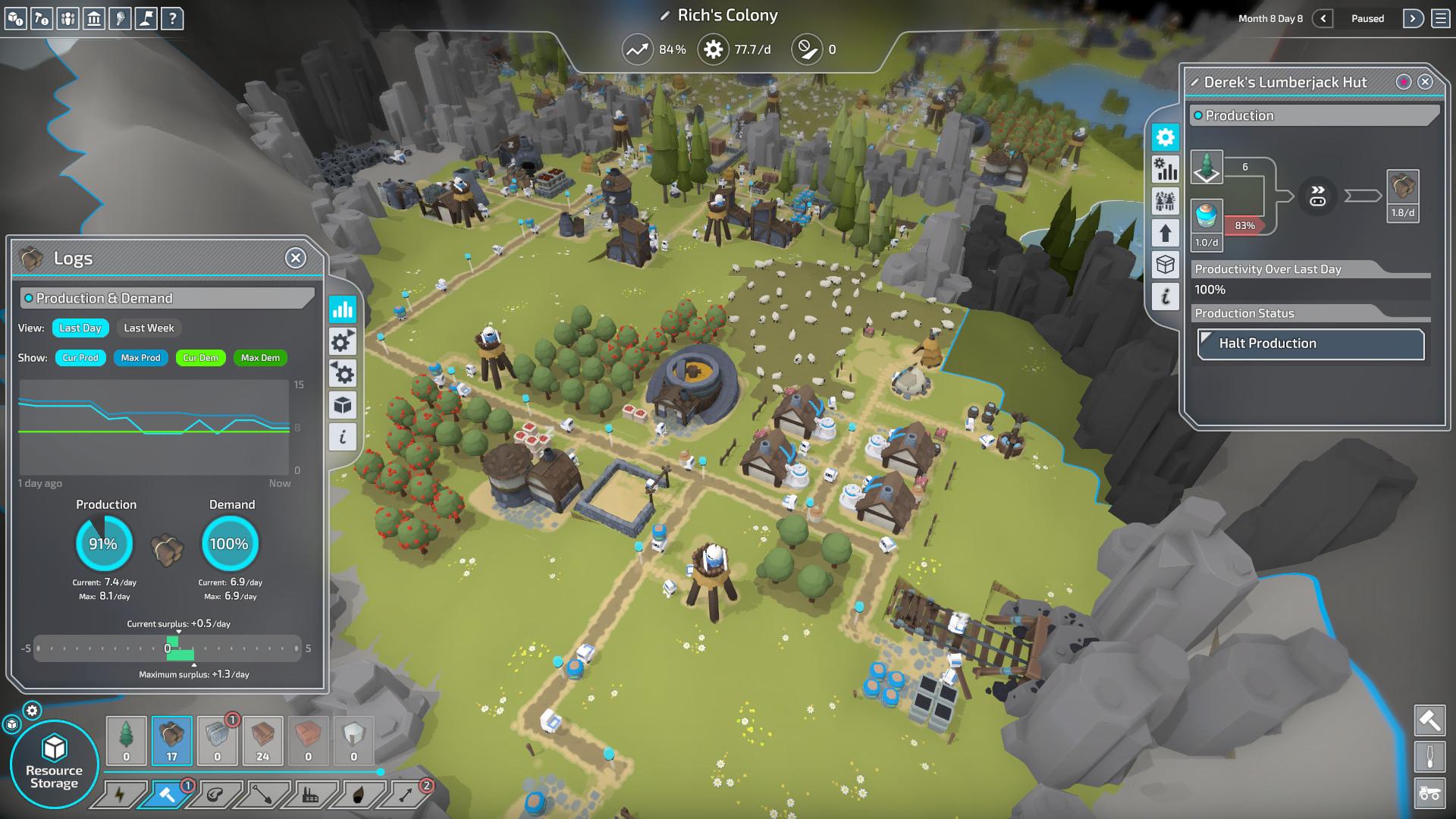The height and width of the screenshot is (819, 1456).
Task: Toggle the Max Dem graph line
Action: point(260,358)
